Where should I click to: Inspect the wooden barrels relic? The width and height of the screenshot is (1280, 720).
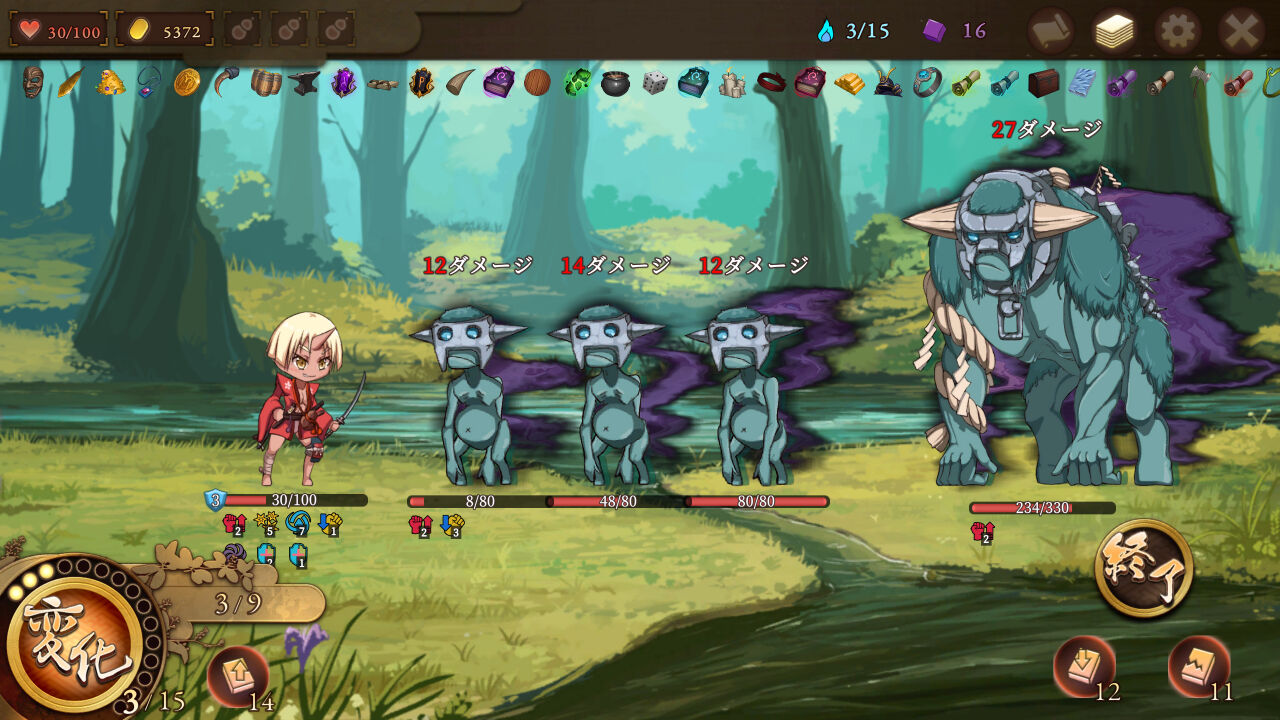pos(266,82)
